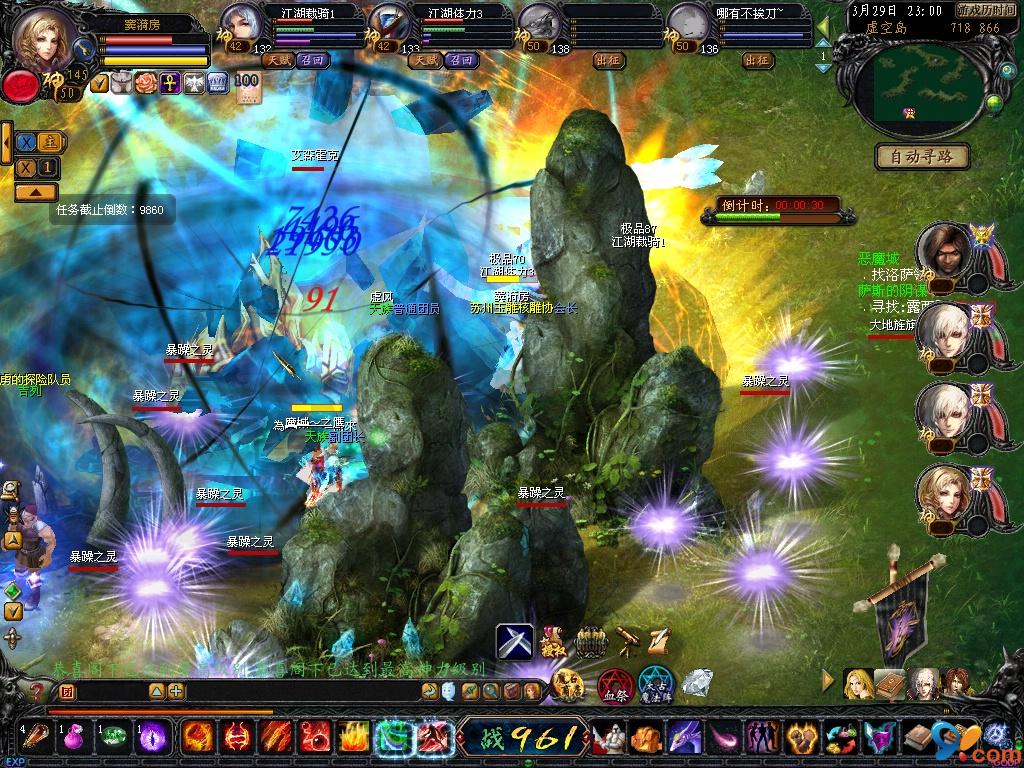Use the pink potion flask slot

click(72, 737)
